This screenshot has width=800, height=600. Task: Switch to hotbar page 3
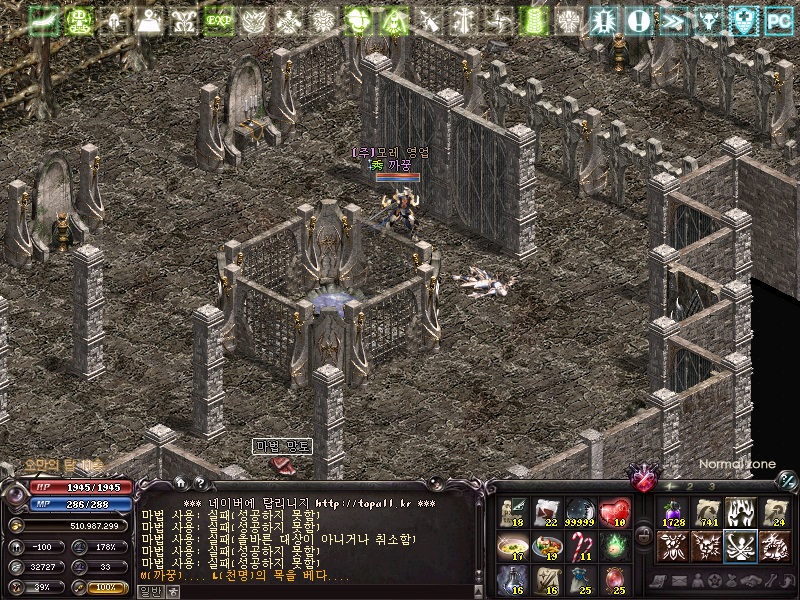pos(712,486)
